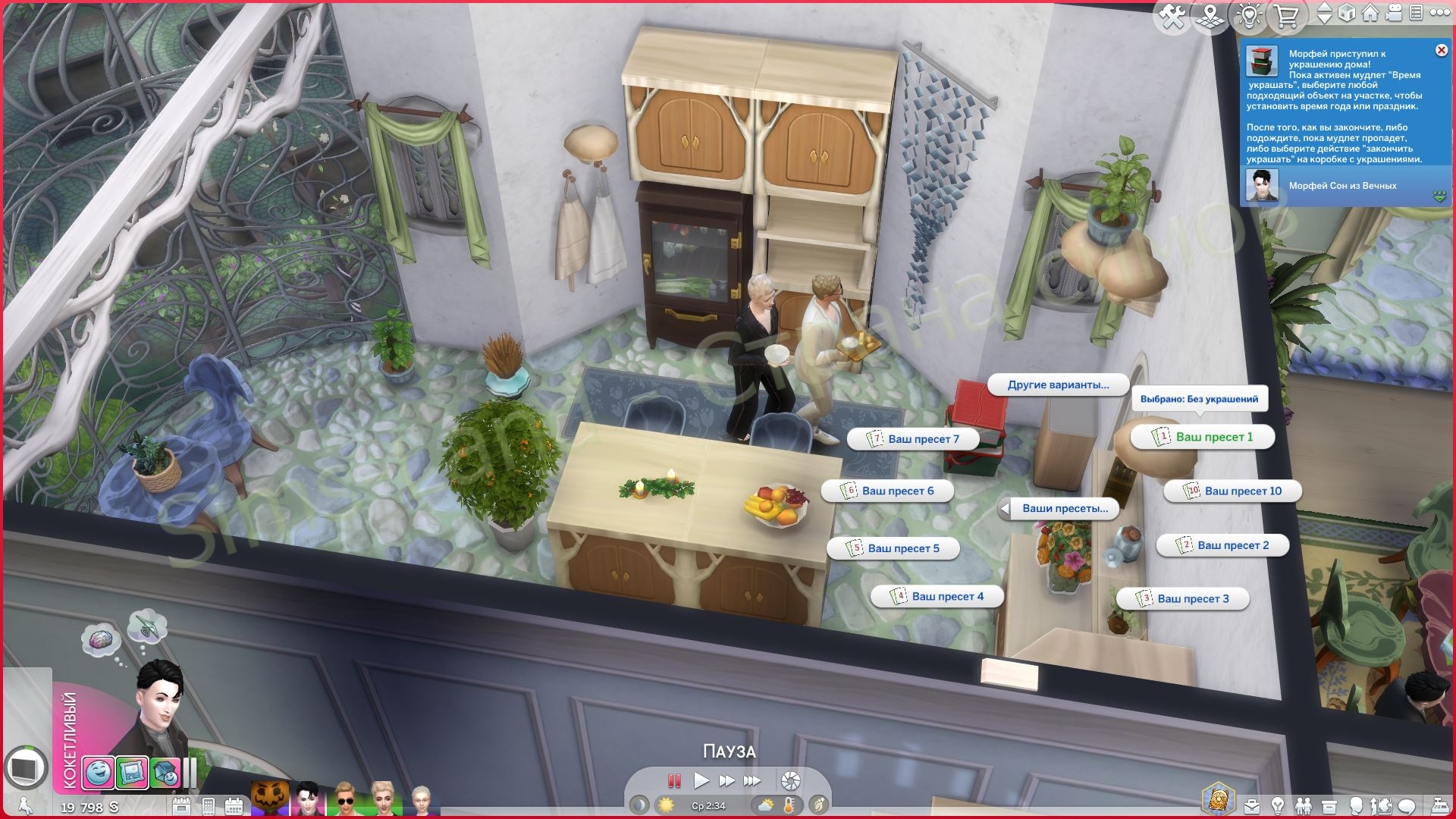
Task: Open the relationships panel with two figures
Action: [1303, 805]
